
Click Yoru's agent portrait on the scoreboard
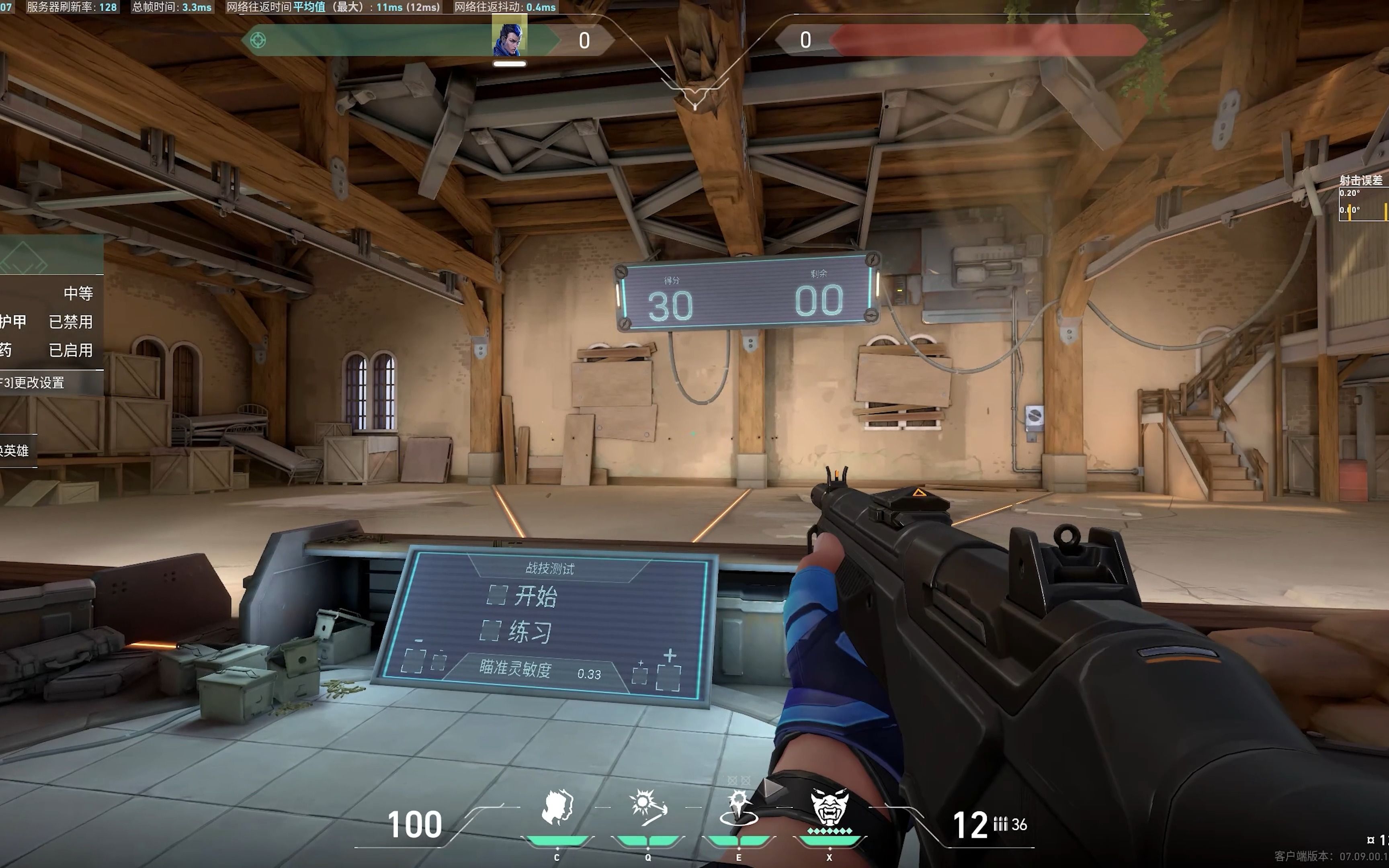509,39
